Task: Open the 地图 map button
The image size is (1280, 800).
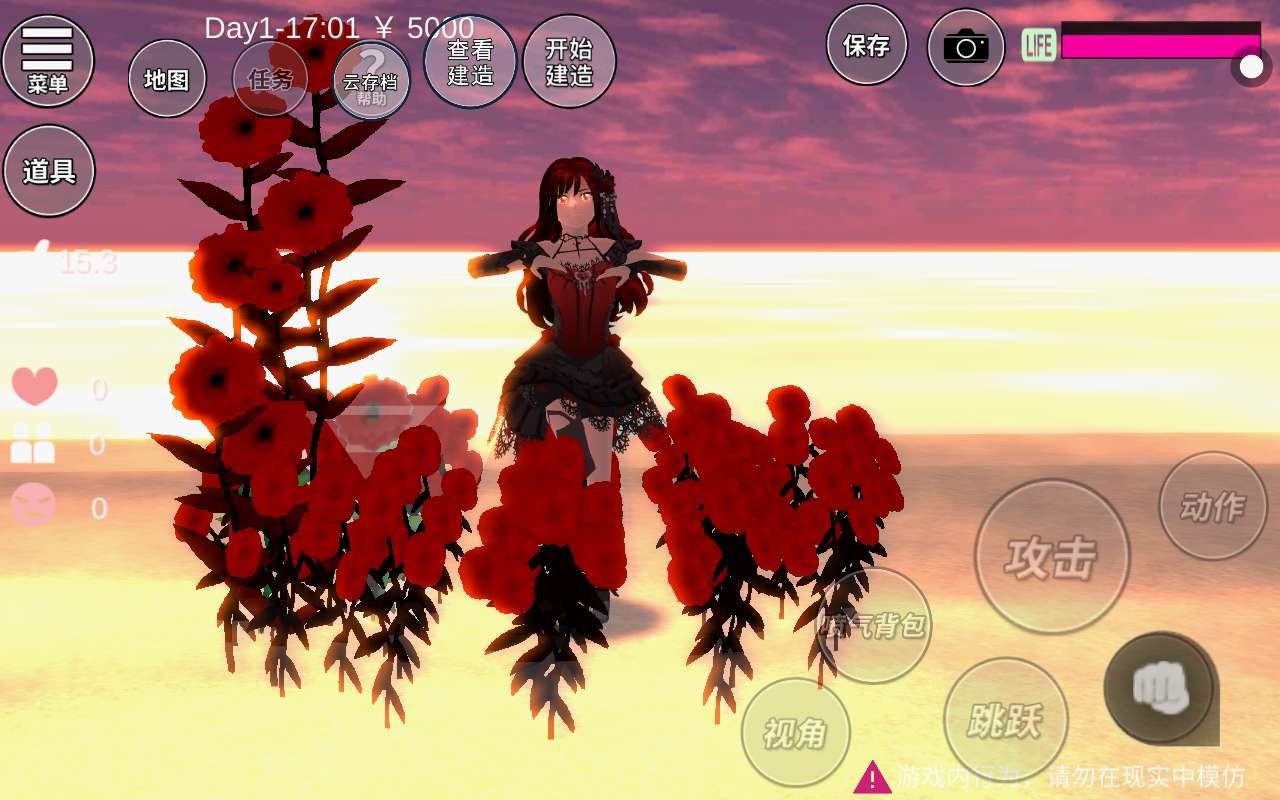Action: click(167, 79)
